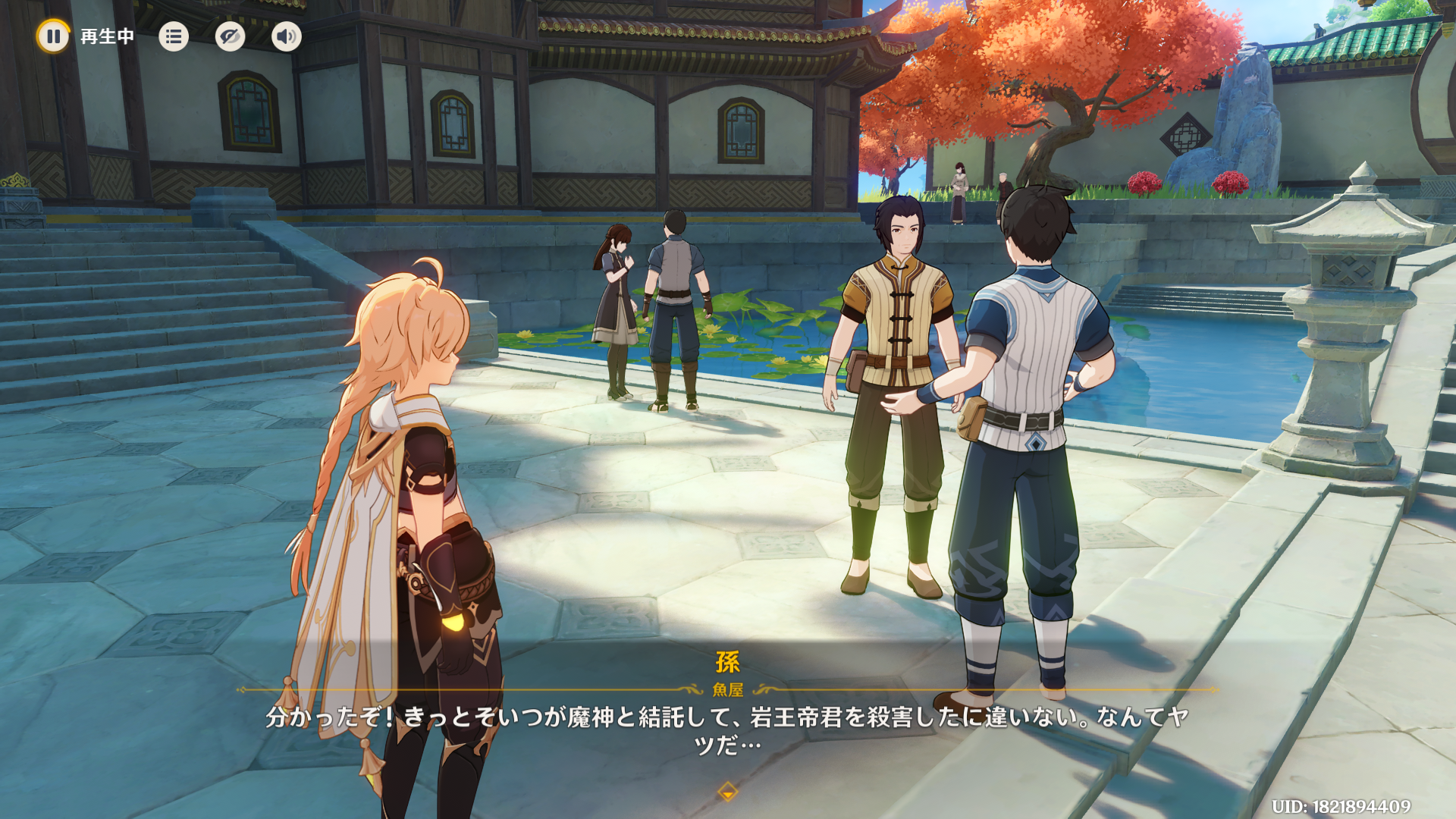Advance dialogue with the yellow diamond arrow
Image resolution: width=1456 pixels, height=819 pixels.
(x=727, y=792)
